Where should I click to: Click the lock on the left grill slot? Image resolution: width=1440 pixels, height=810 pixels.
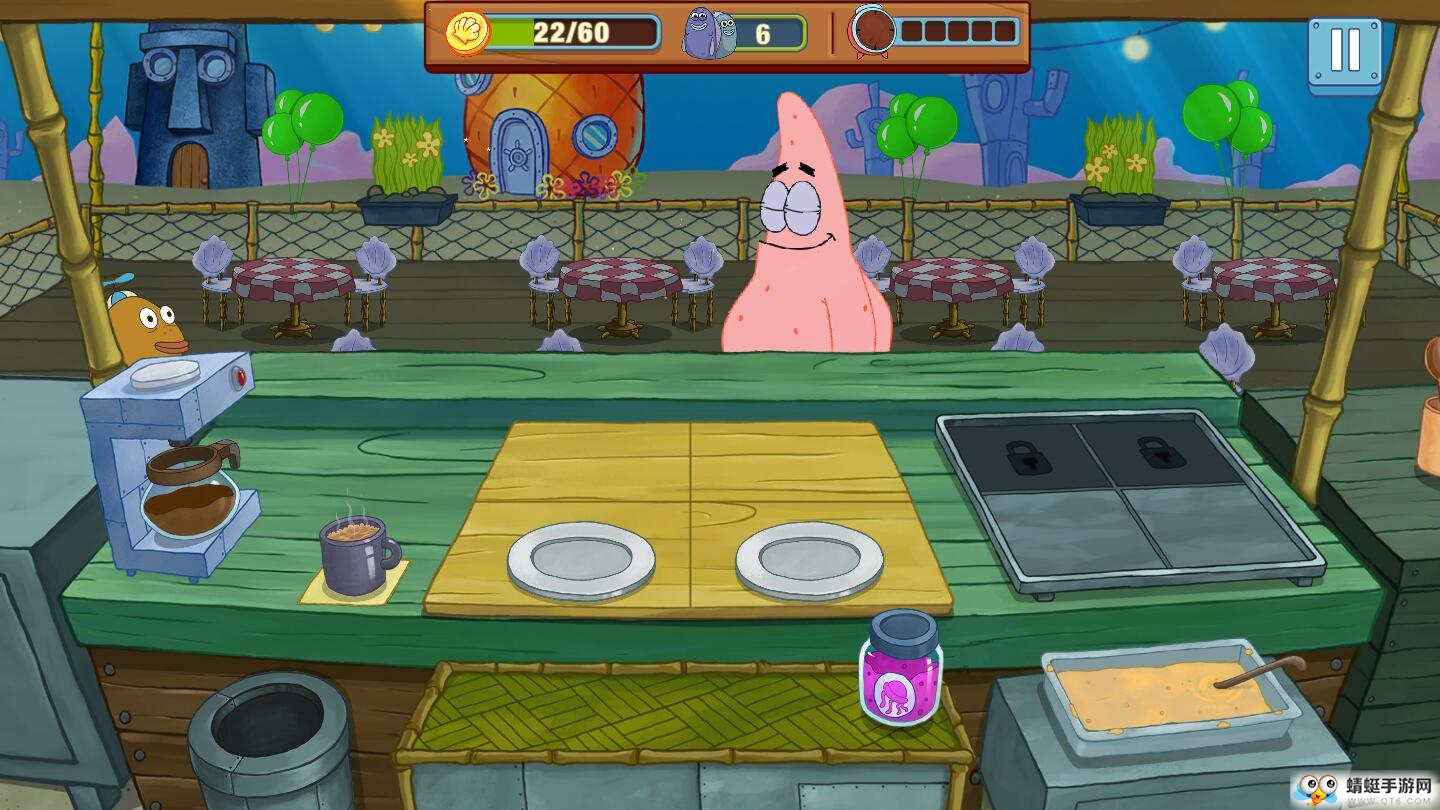tap(1032, 460)
